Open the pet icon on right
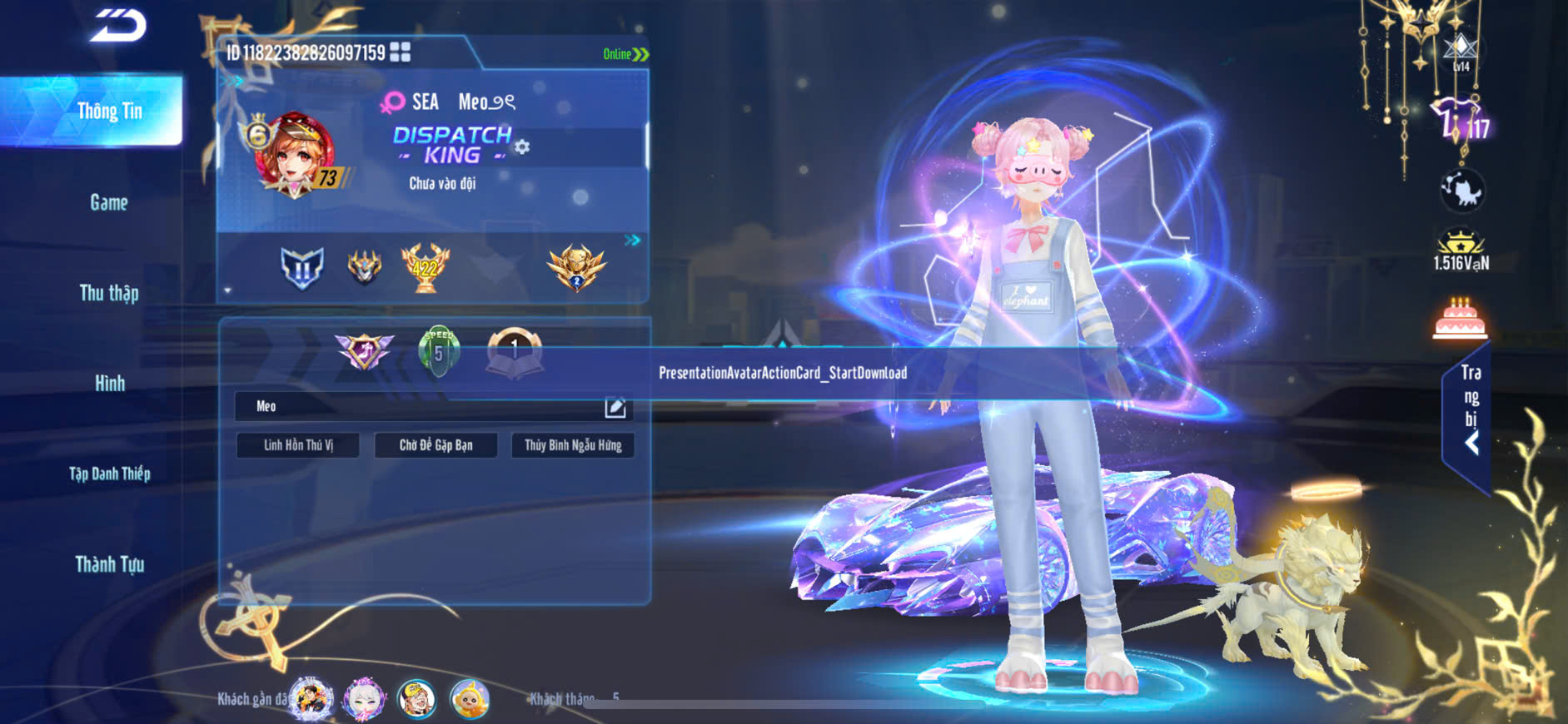This screenshot has height=724, width=1568. [x=1461, y=190]
